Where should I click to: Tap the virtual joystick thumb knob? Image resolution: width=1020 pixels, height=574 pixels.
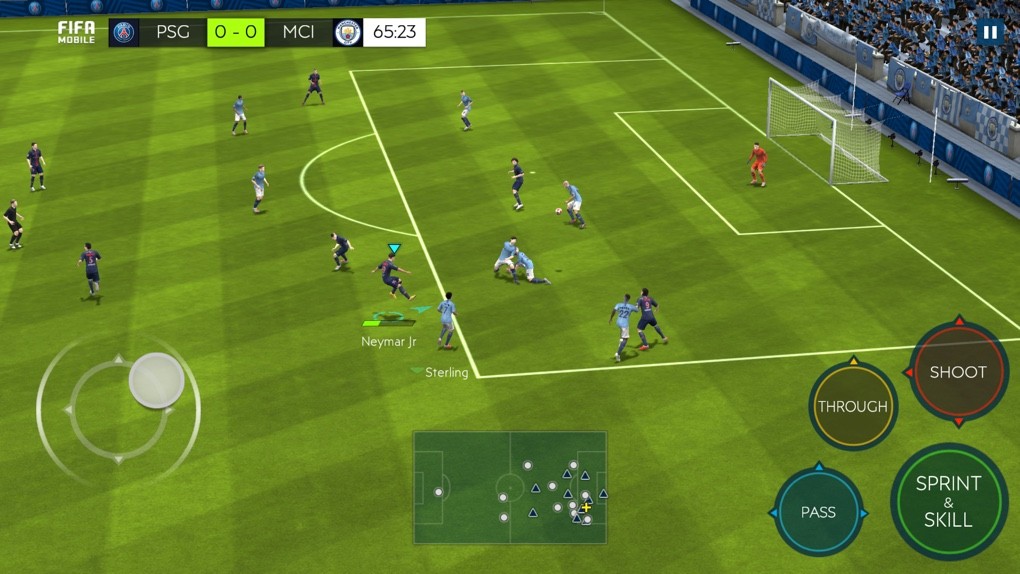157,380
